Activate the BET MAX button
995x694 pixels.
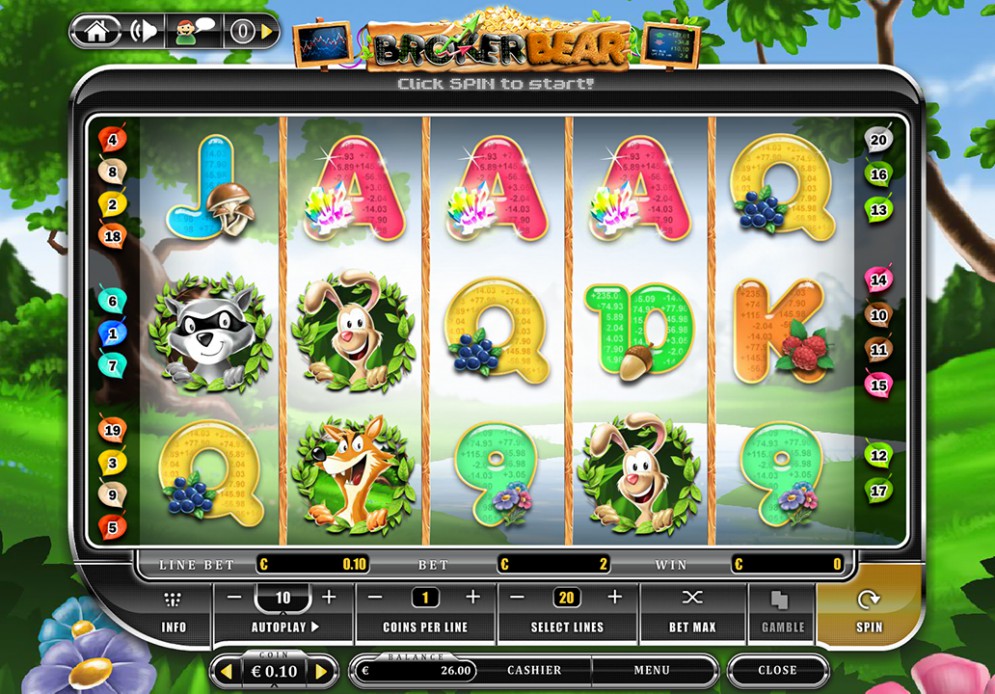pos(692,612)
